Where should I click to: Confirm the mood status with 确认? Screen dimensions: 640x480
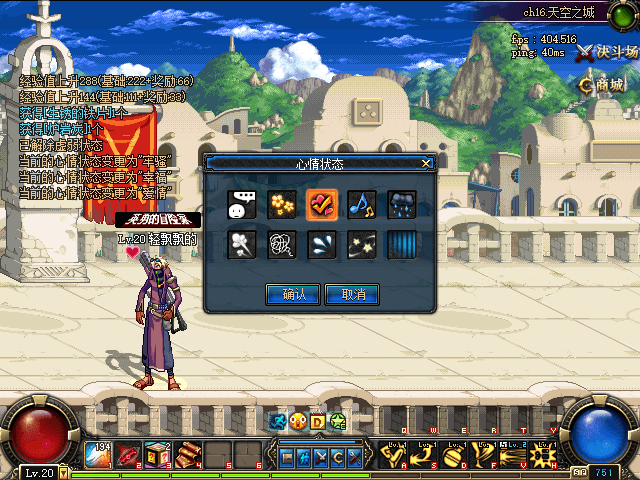click(x=293, y=294)
